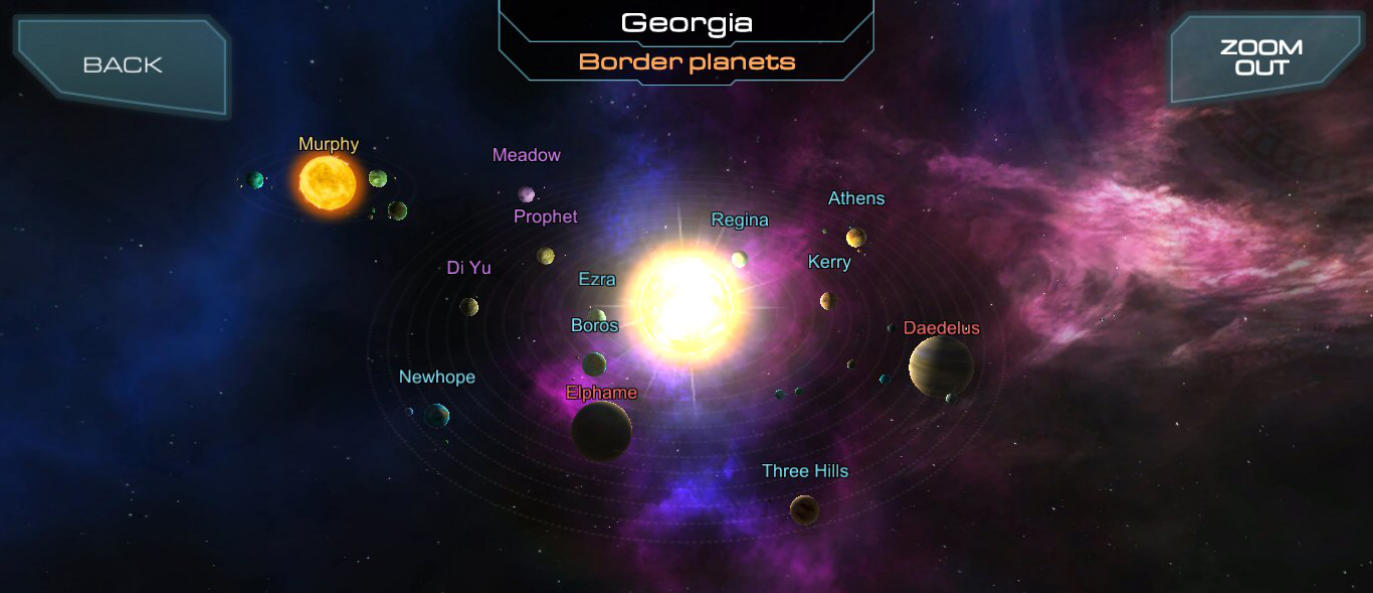Choose planet Meadow on the map

click(x=526, y=194)
